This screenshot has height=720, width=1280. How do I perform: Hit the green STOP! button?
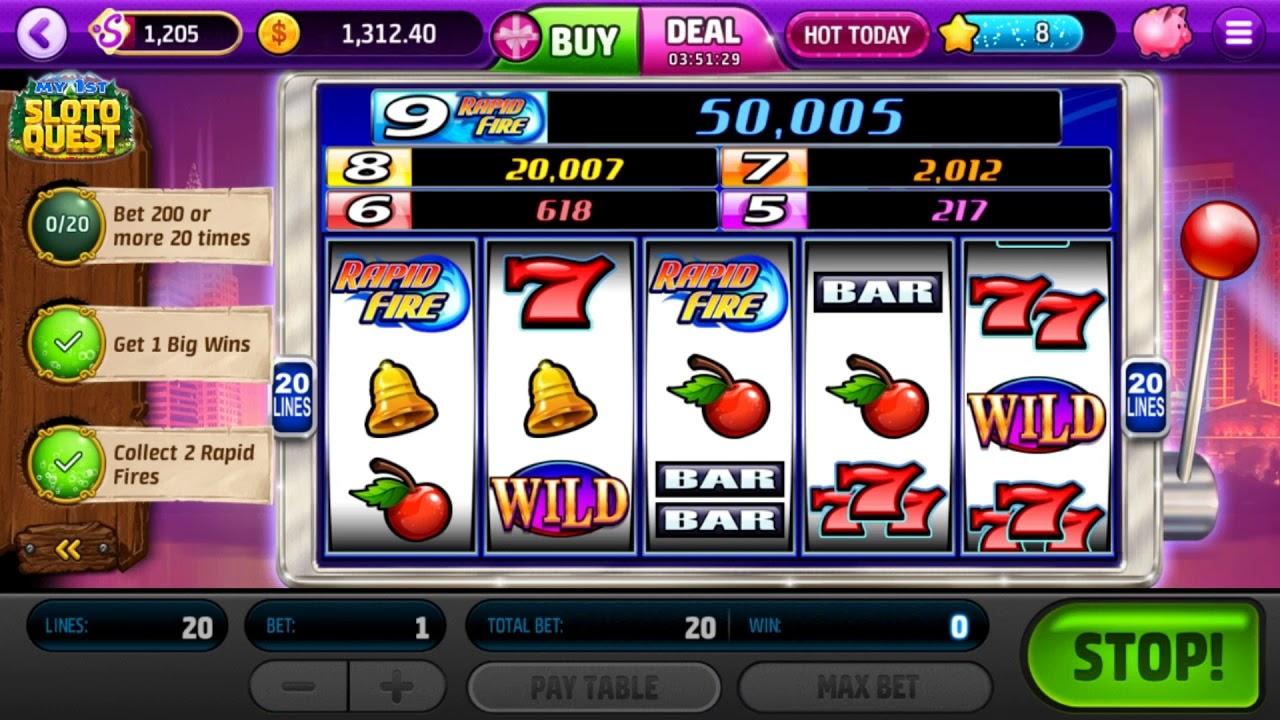[x=1146, y=655]
